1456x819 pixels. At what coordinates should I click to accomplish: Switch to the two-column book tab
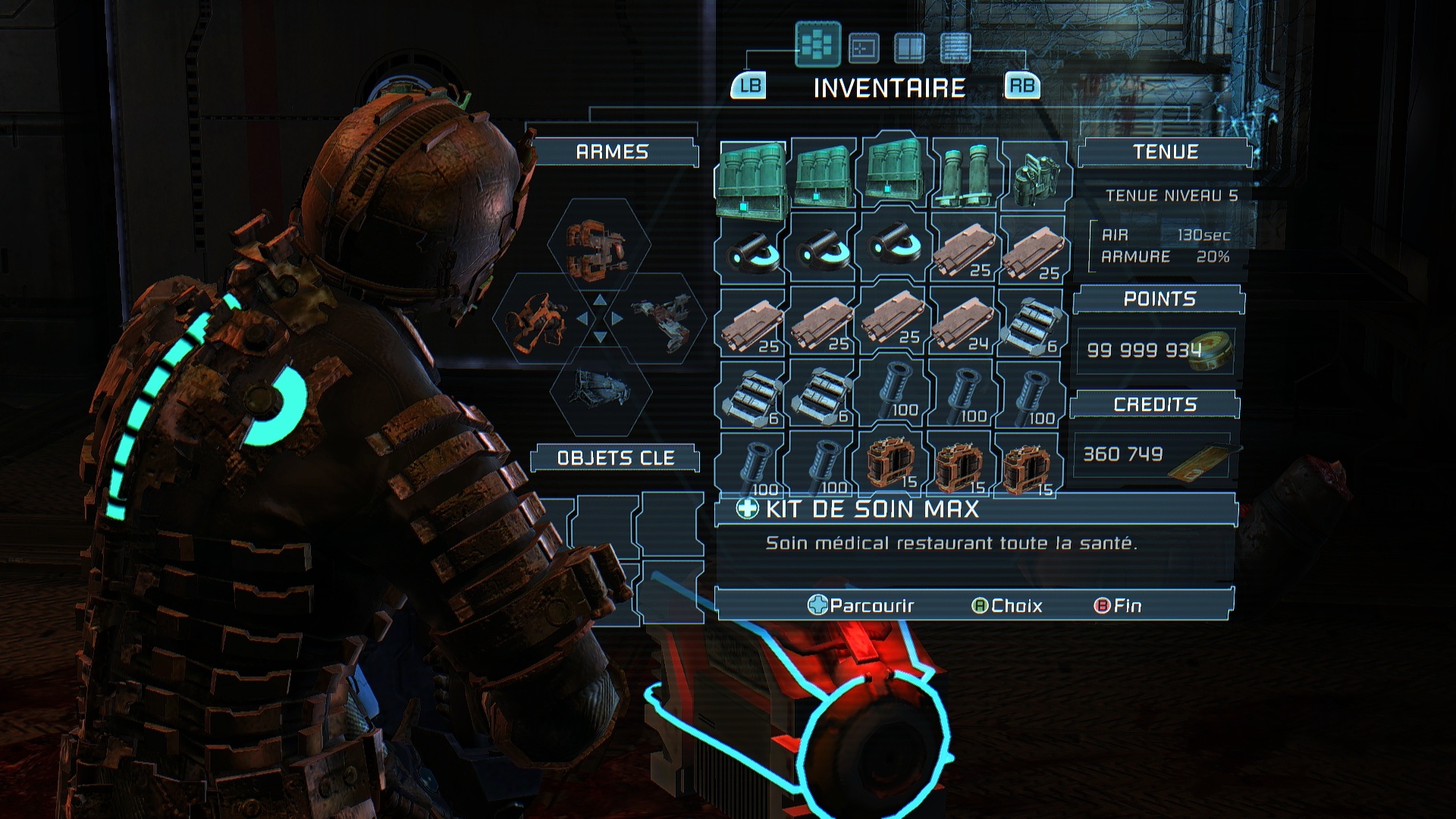pos(909,48)
